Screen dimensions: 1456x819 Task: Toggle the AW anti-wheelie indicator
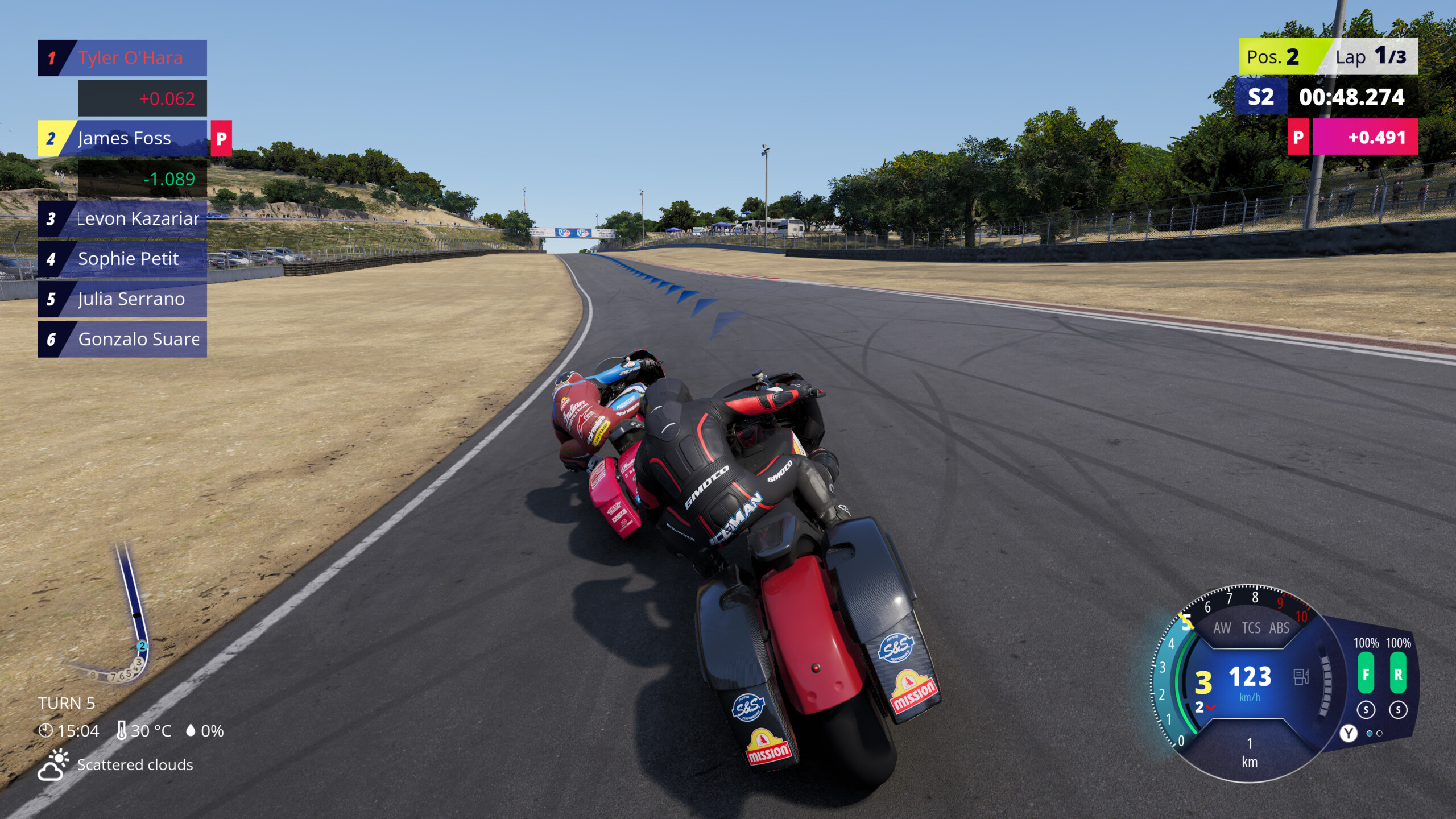pos(1222,628)
